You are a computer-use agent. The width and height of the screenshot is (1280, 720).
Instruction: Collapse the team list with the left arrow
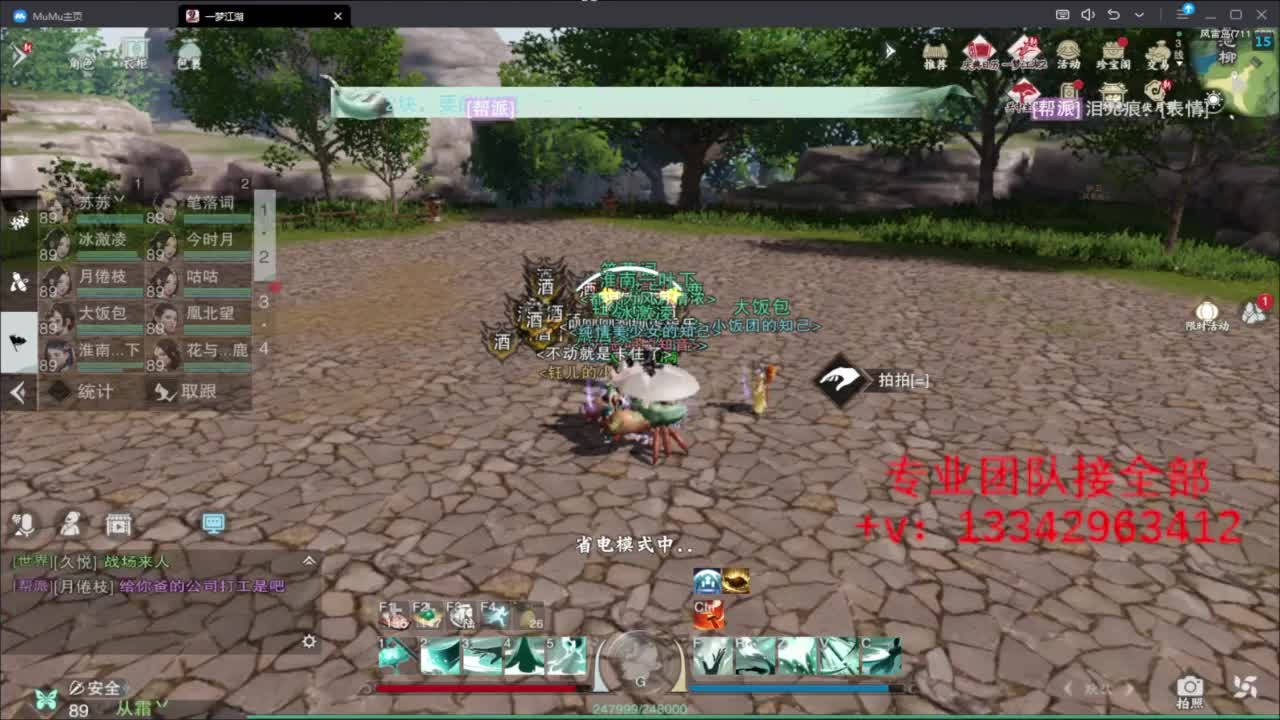tap(17, 393)
